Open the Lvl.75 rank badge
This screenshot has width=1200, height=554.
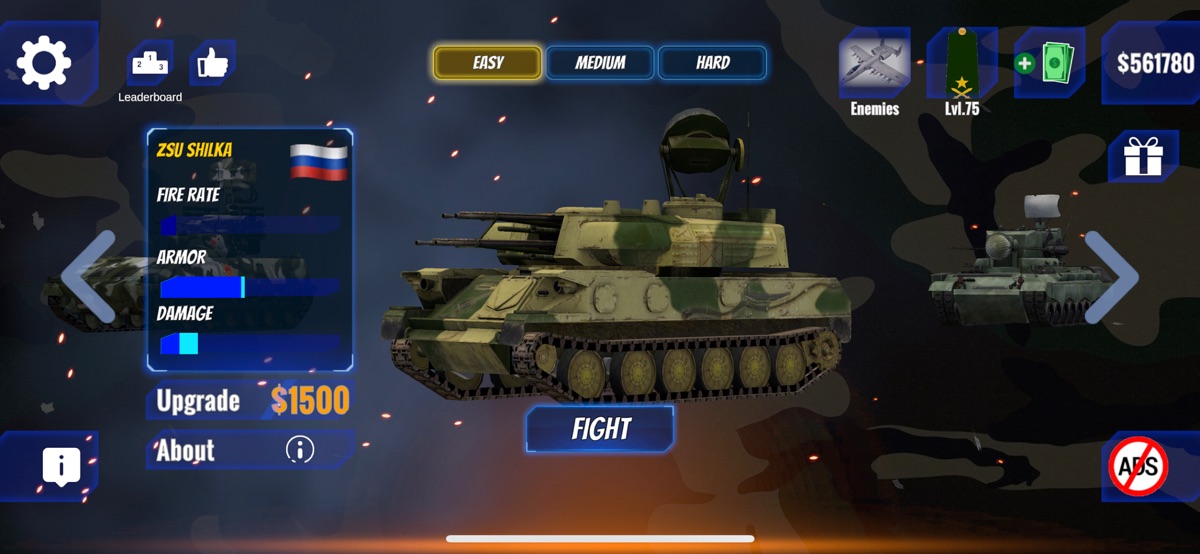click(961, 67)
